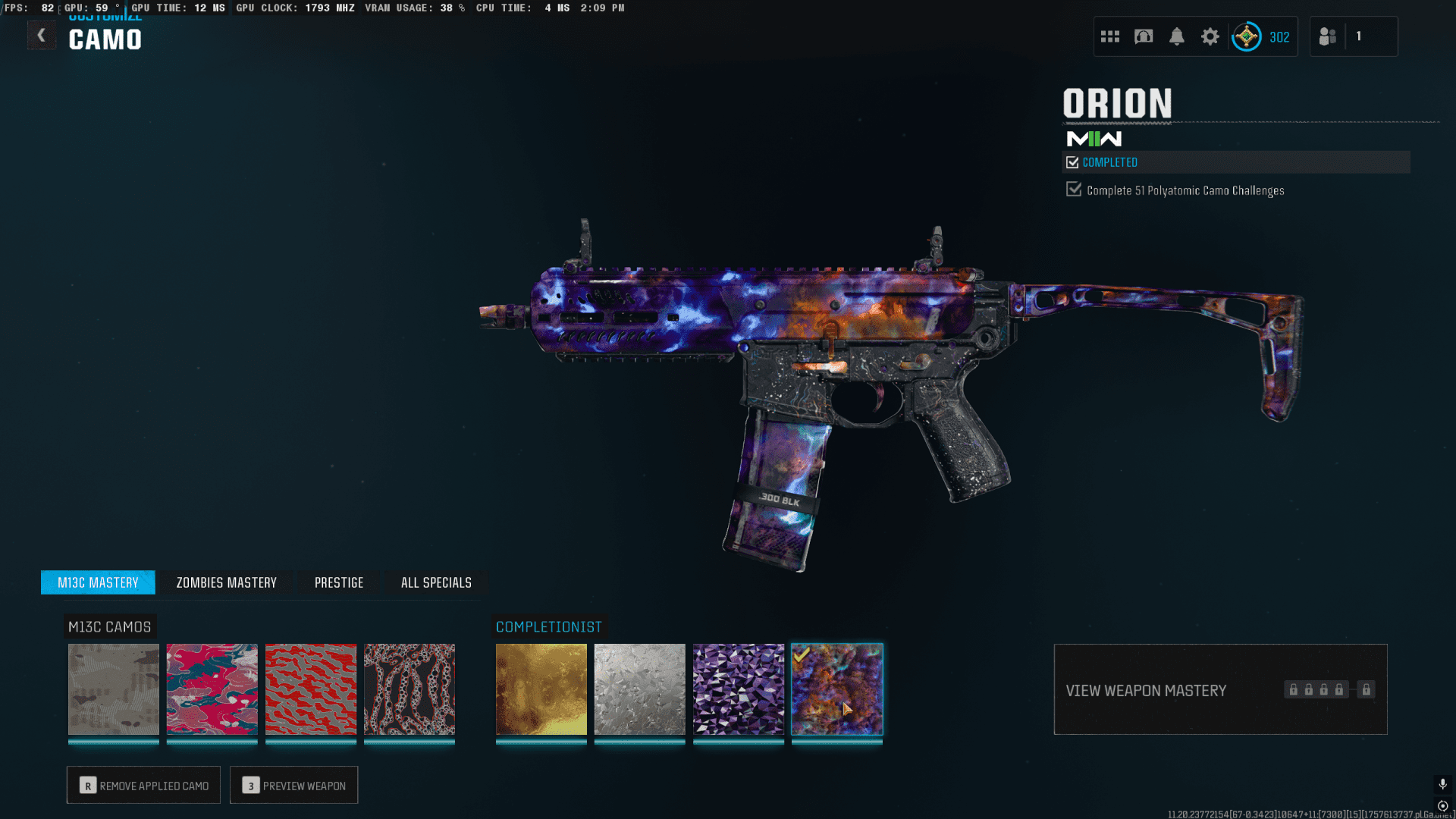
Task: Select the M13C Mastery tab
Action: pos(98,582)
